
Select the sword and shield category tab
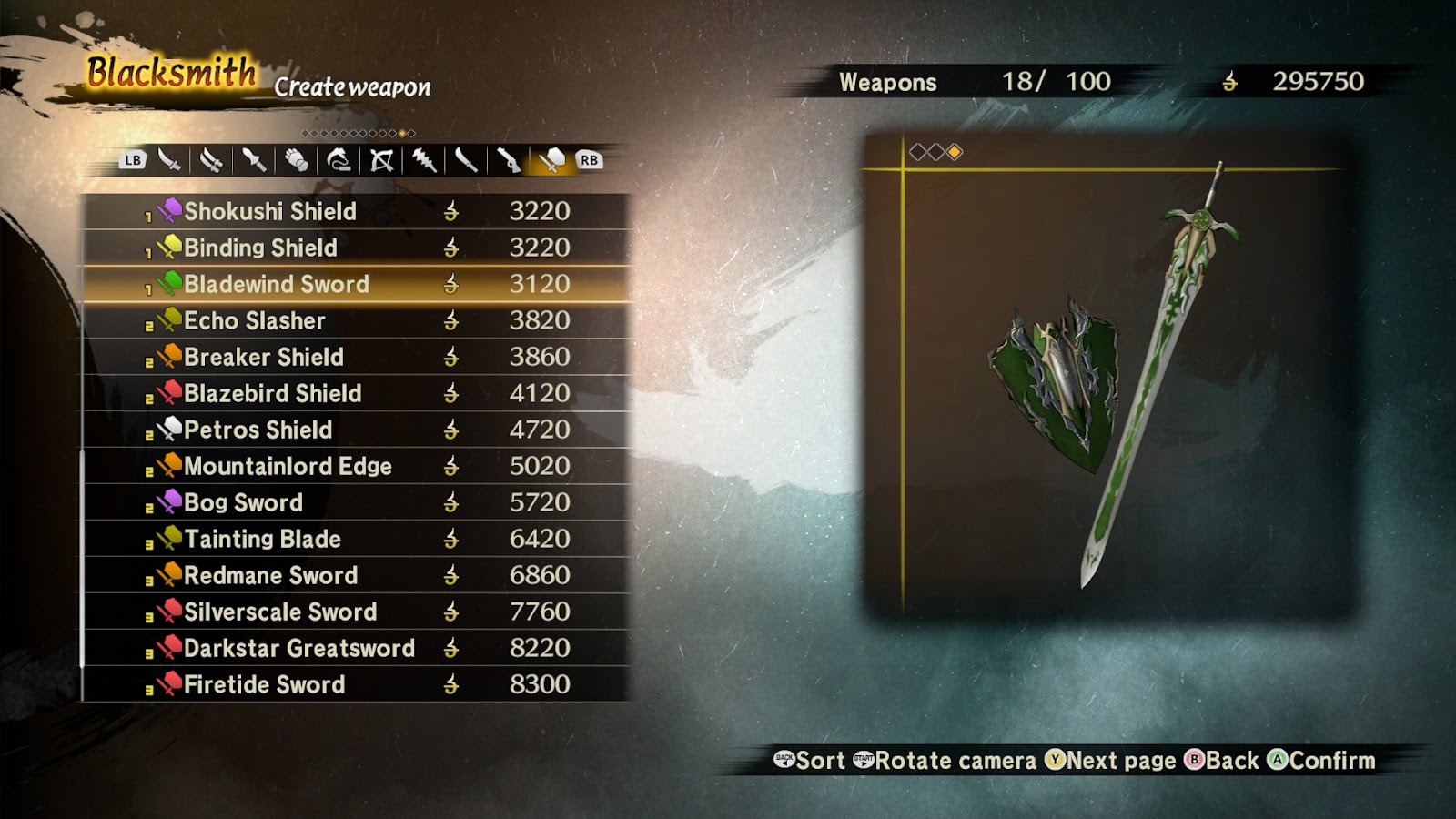click(551, 161)
